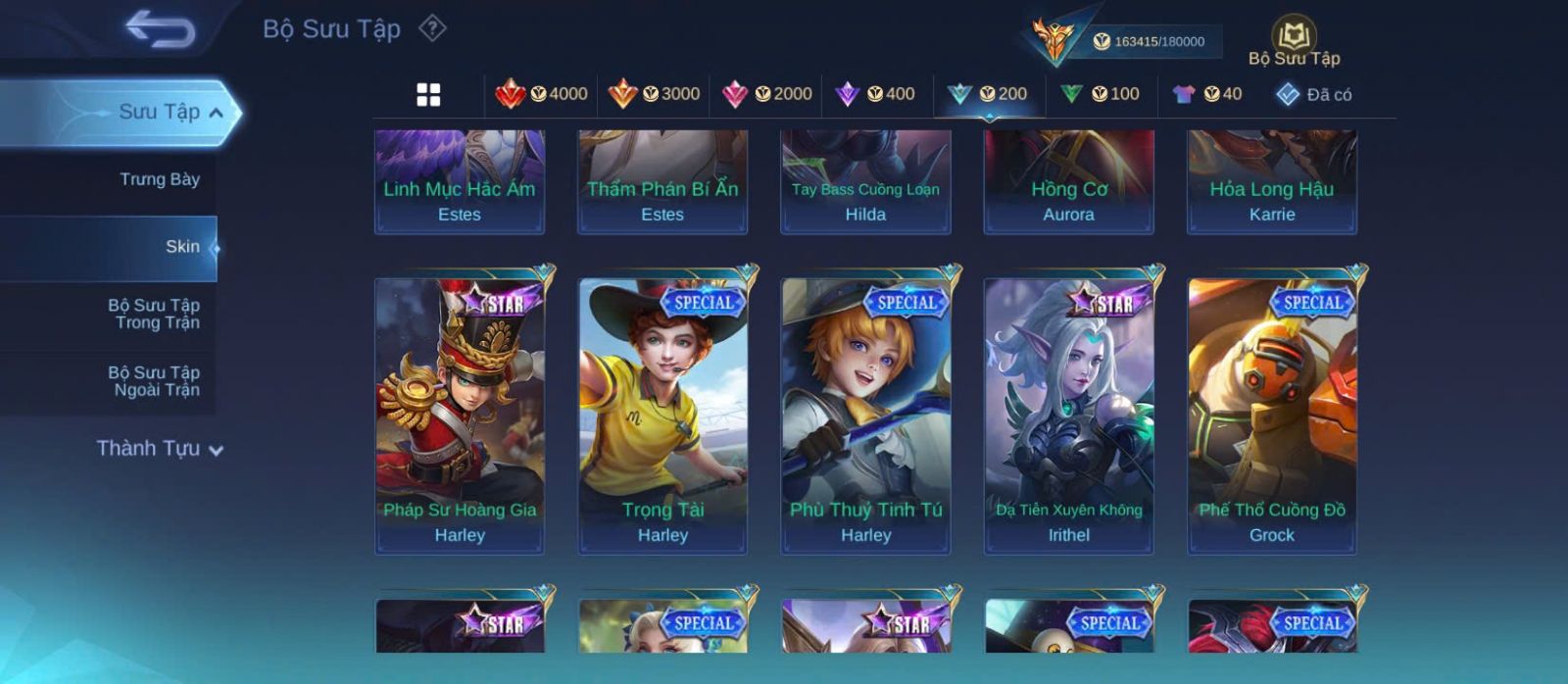Collapse the Sưu Tập menu section
1568x684 pixels.
click(x=216, y=113)
